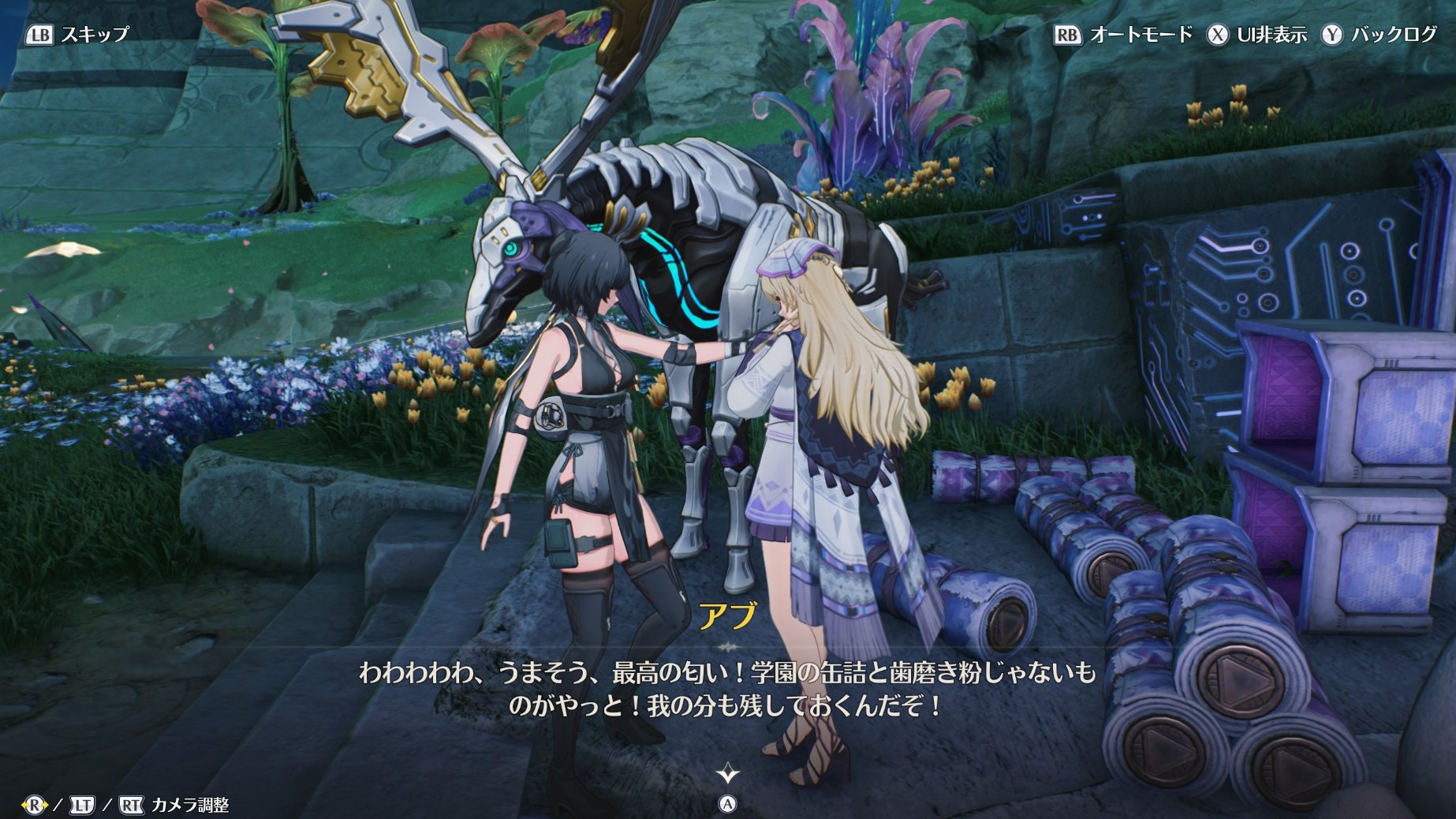Skip the cutscene using the スキップ option
This screenshot has width=1456, height=819.
pos(77,35)
